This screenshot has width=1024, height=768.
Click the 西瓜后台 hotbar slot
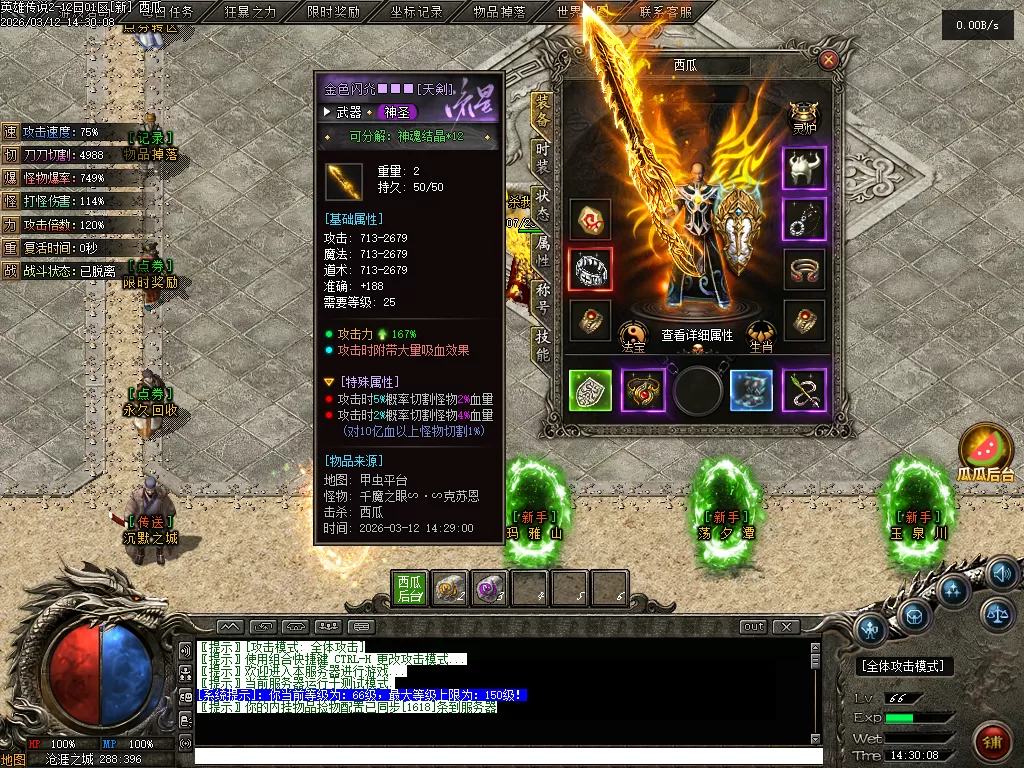pos(410,588)
